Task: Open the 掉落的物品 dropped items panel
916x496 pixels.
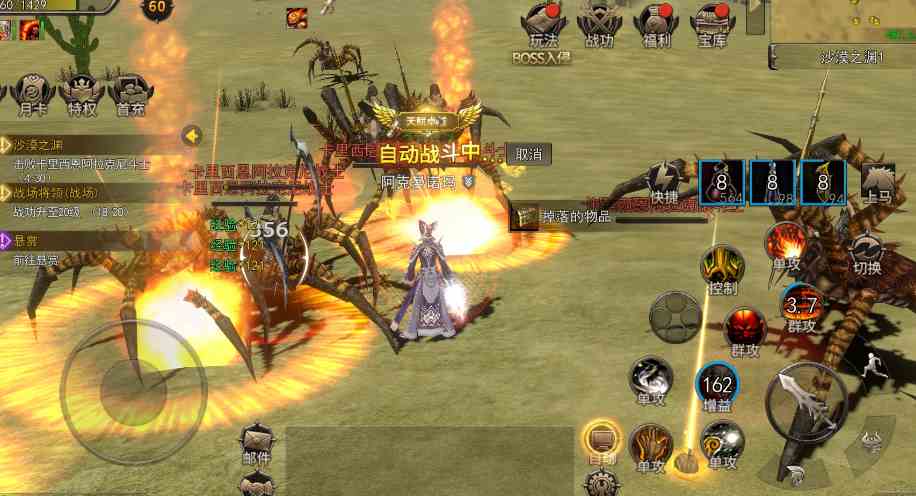Action: [563, 216]
